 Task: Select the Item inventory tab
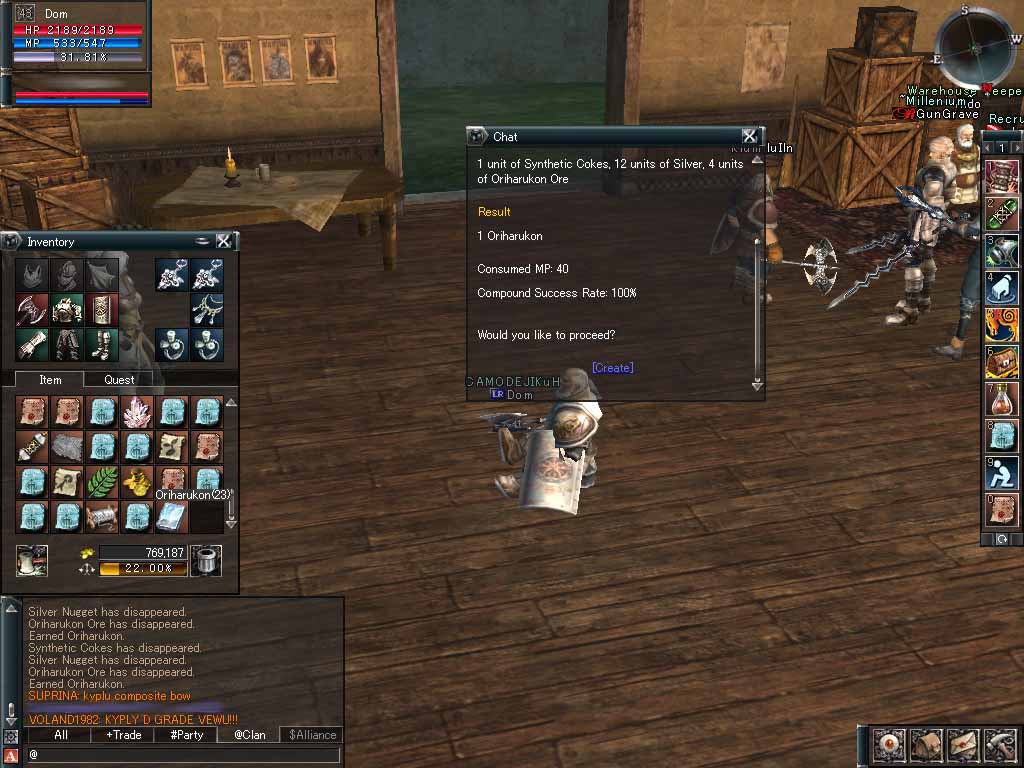coord(50,379)
